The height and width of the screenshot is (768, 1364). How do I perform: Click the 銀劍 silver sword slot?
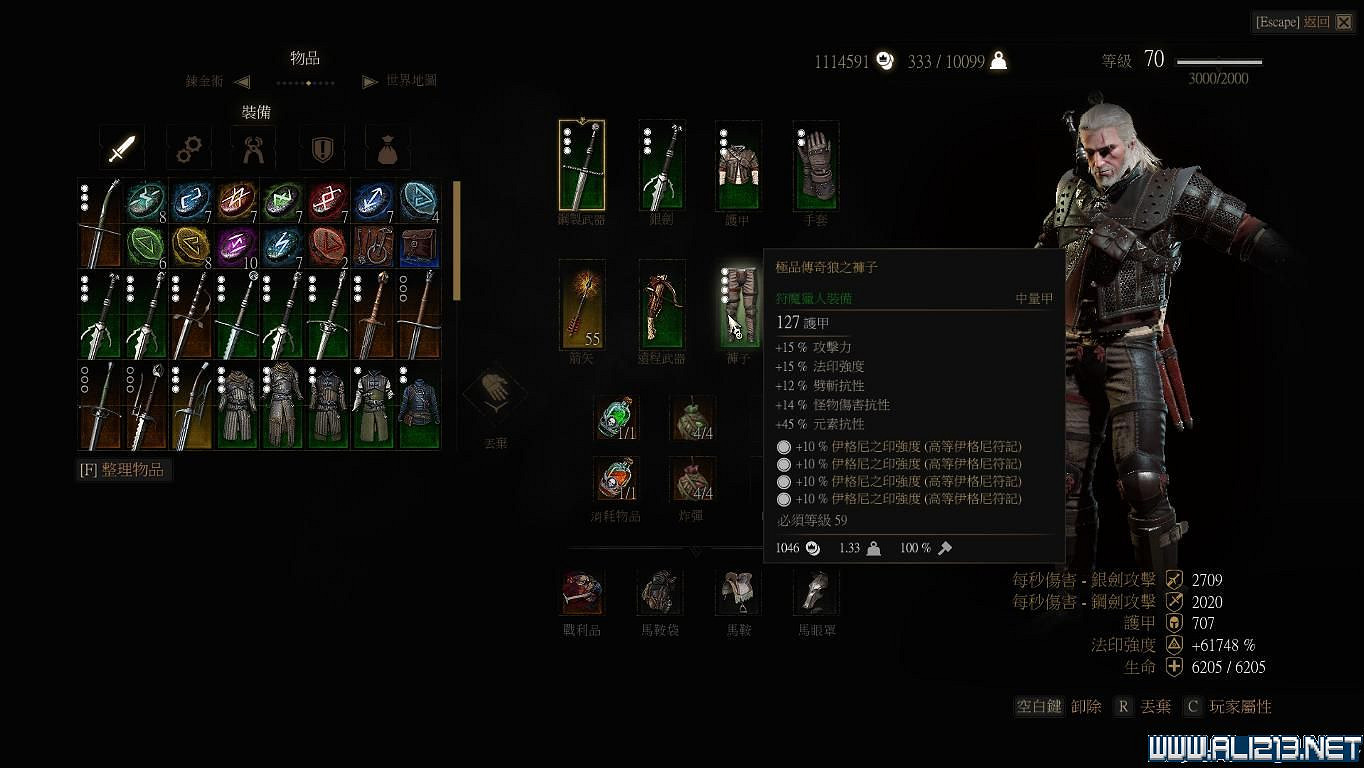pyautogui.click(x=659, y=164)
